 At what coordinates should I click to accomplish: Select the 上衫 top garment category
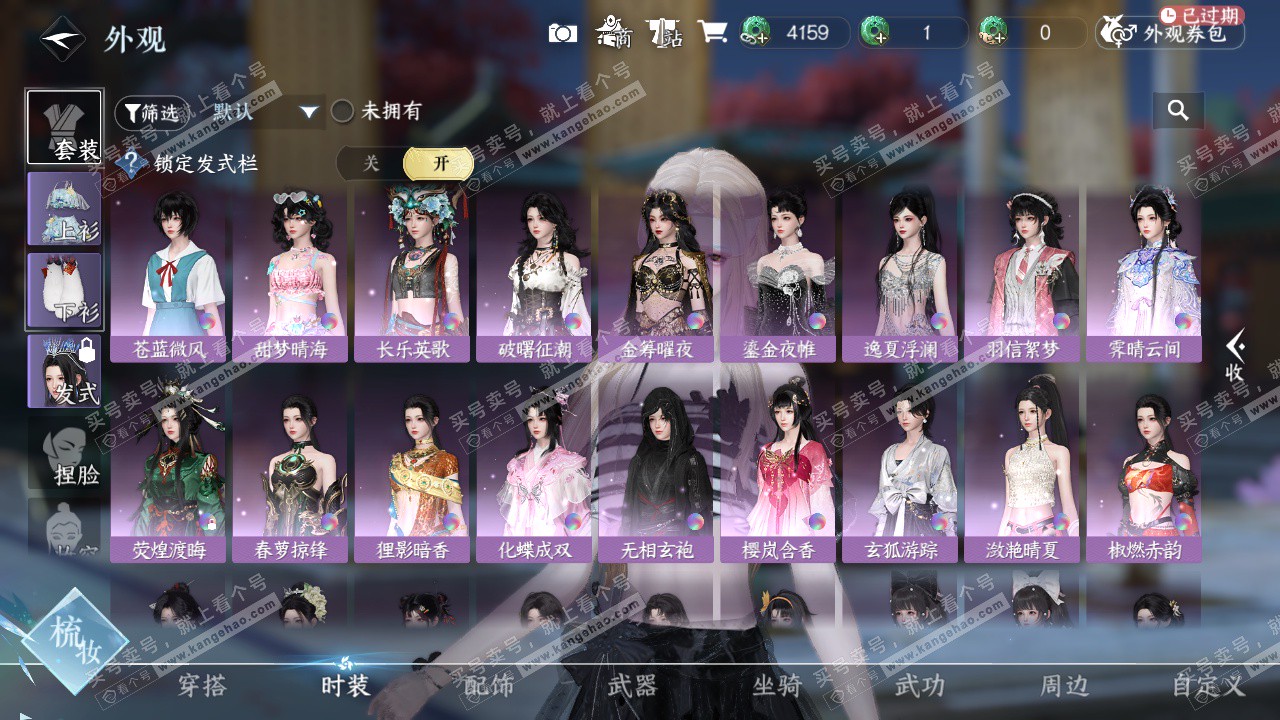pos(64,209)
